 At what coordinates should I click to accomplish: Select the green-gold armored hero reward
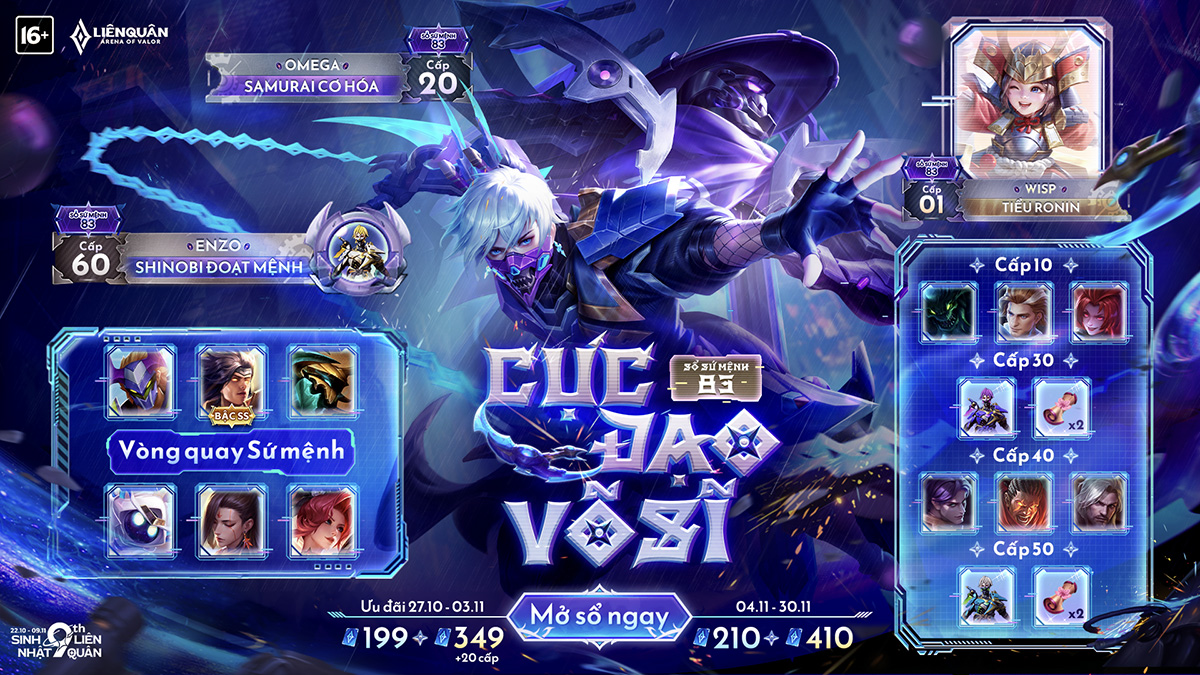point(322,382)
